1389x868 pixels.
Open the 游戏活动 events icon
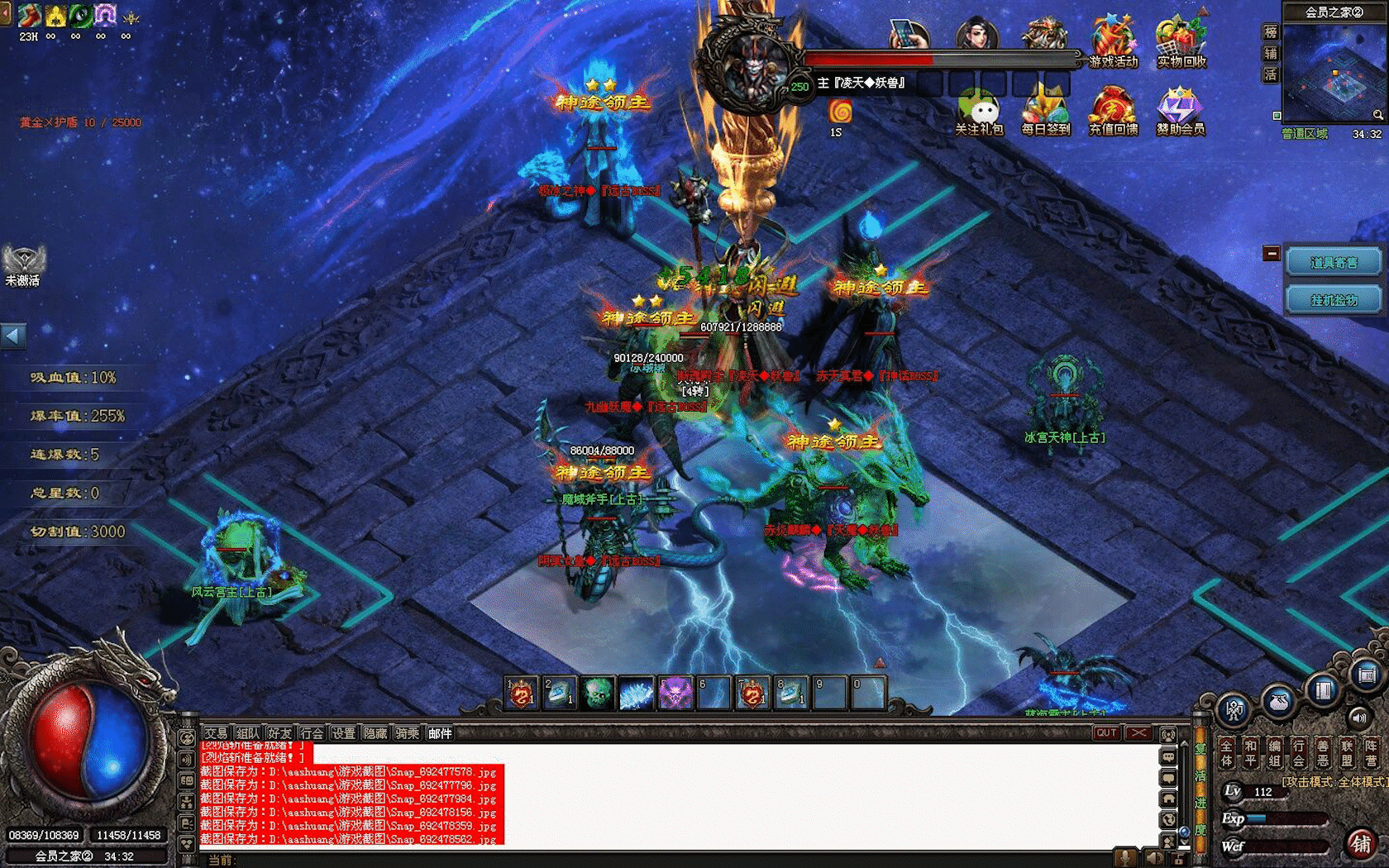(1113, 41)
